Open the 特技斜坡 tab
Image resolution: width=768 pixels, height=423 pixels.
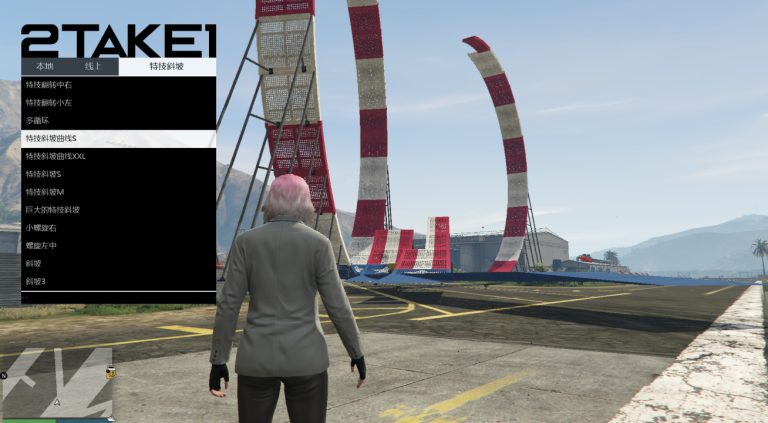[167, 67]
